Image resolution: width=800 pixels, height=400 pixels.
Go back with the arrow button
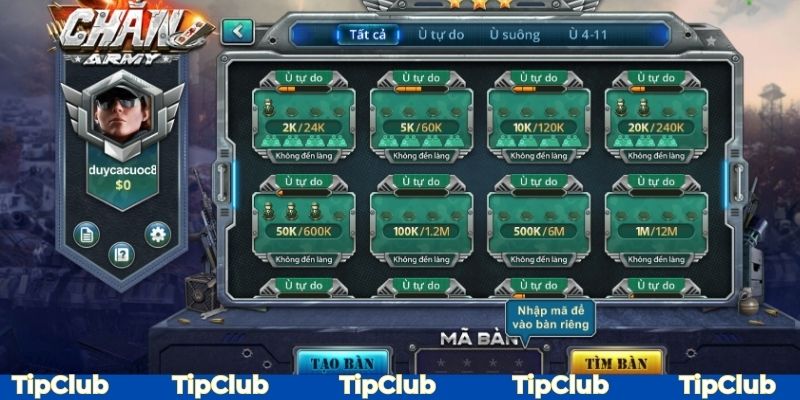click(238, 31)
